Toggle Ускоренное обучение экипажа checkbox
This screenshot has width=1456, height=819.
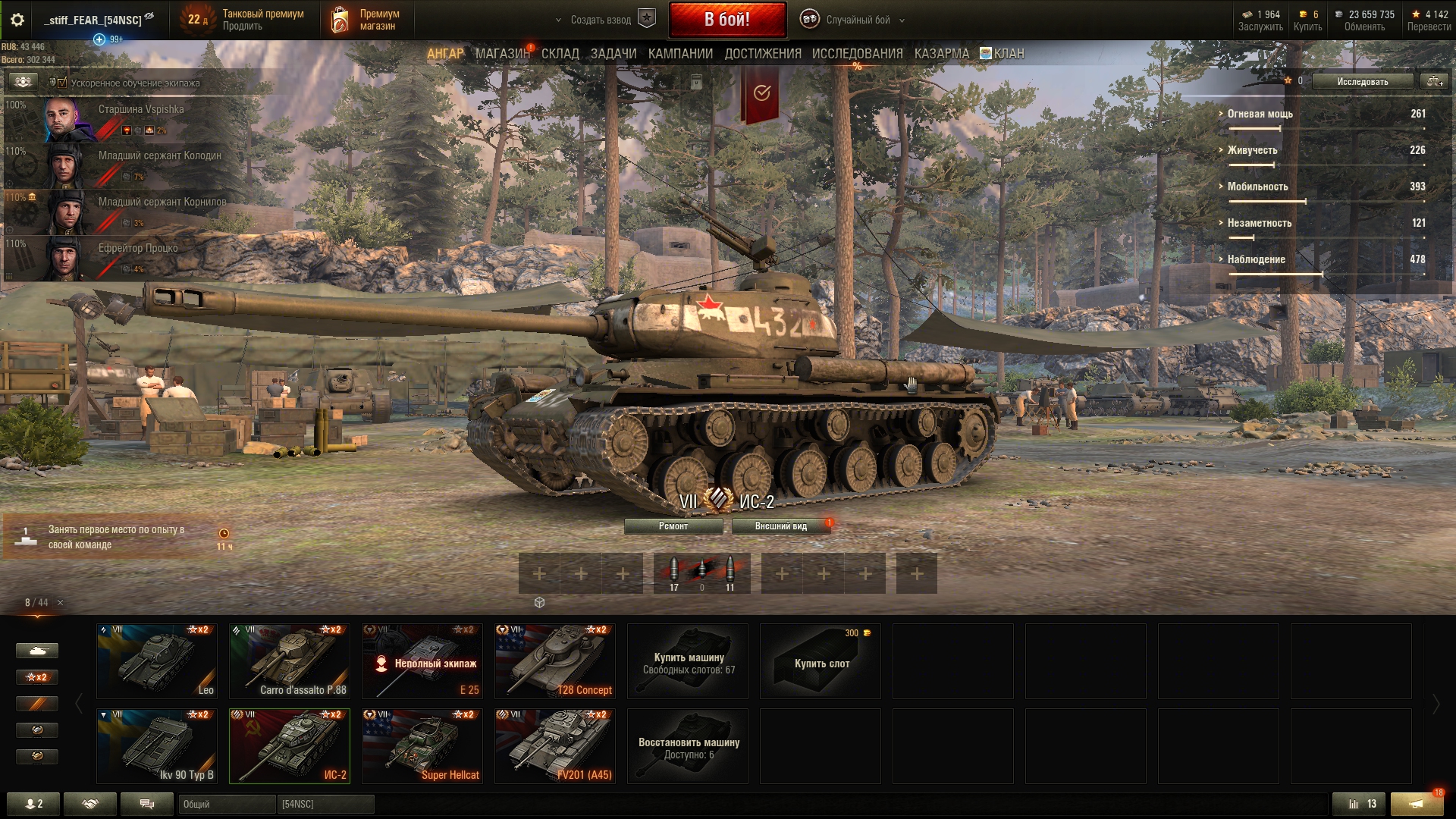62,83
